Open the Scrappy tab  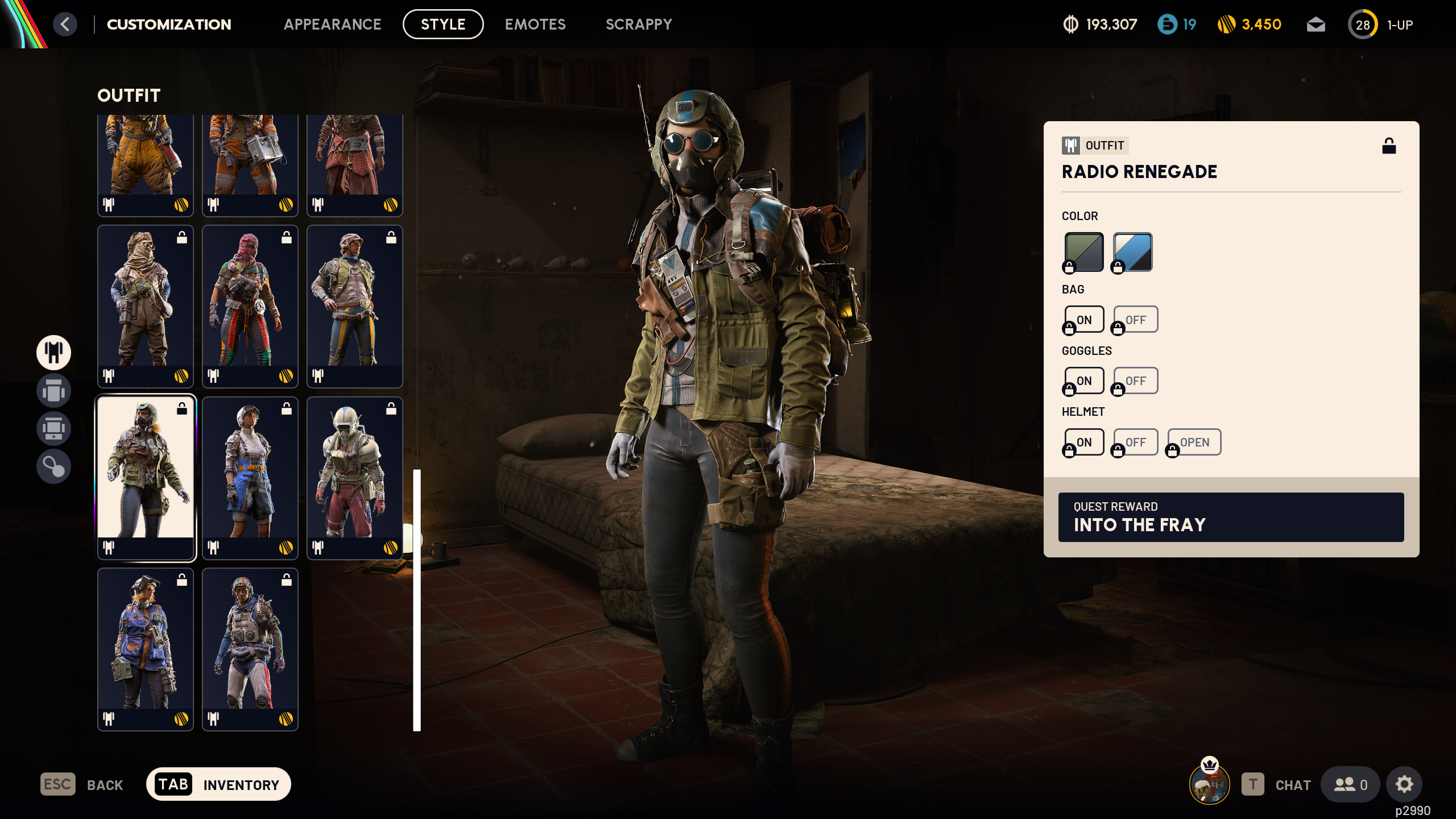tap(639, 24)
